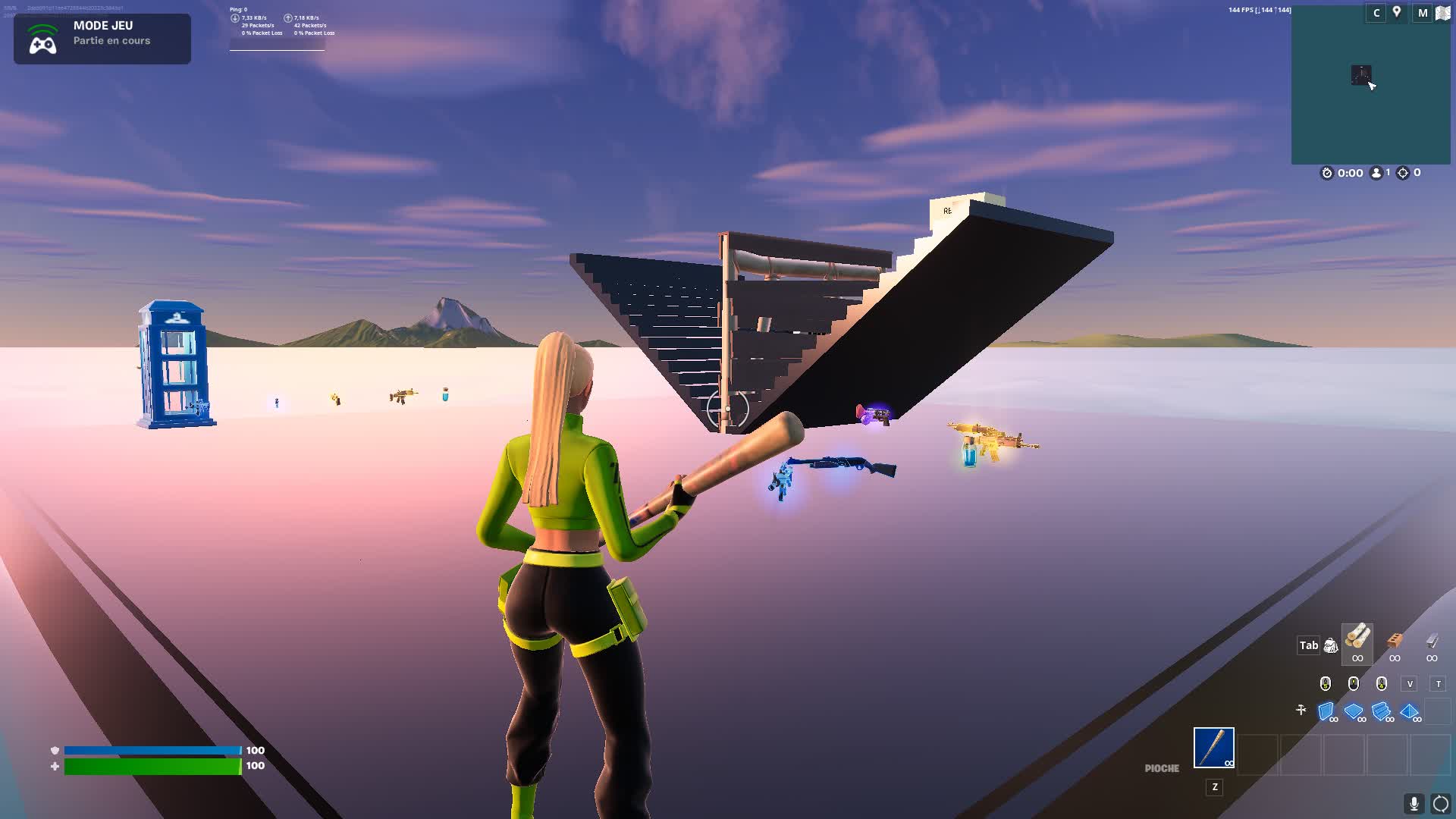This screenshot has width=1456, height=819.
Task: Click the location pin icon above the minimap
Action: (x=1397, y=13)
